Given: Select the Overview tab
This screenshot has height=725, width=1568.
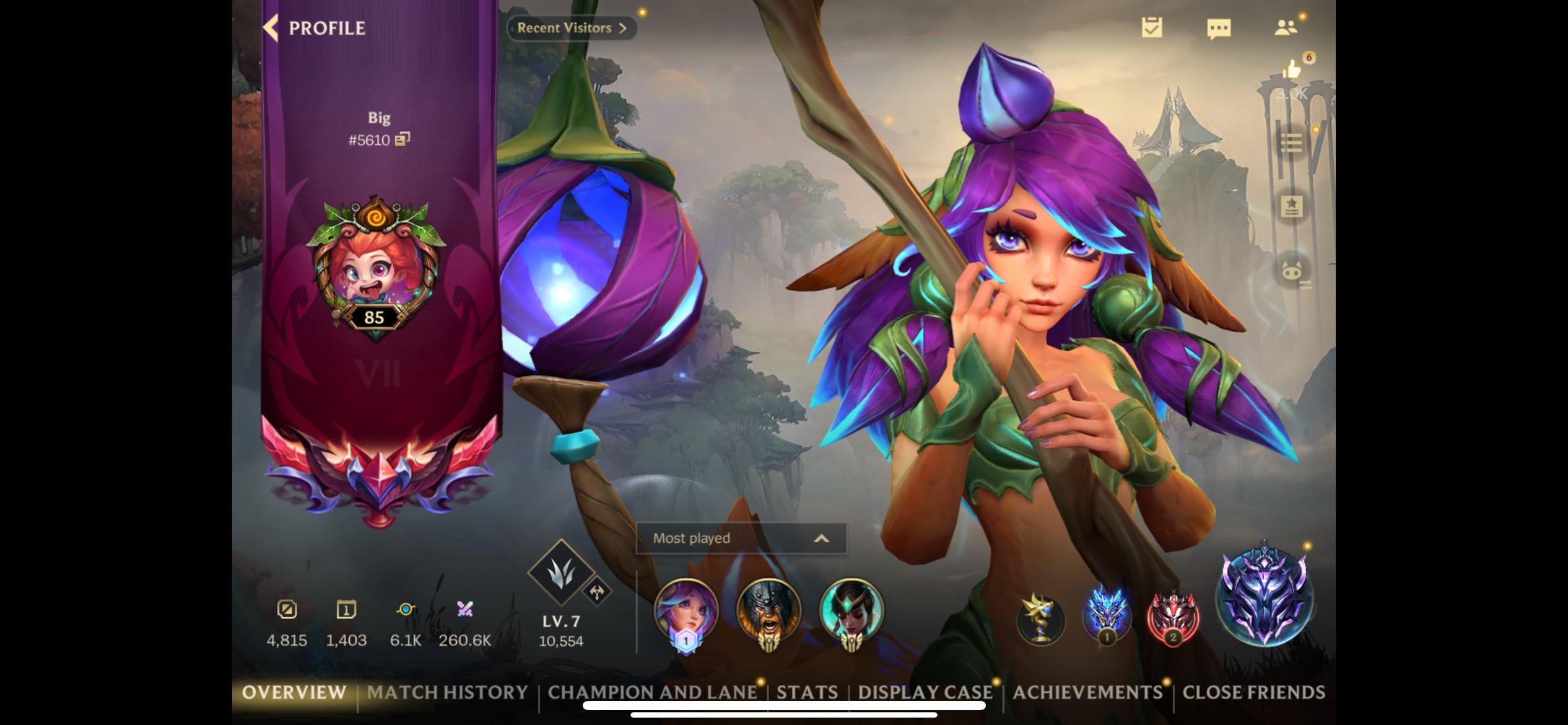Looking at the screenshot, I should [294, 692].
